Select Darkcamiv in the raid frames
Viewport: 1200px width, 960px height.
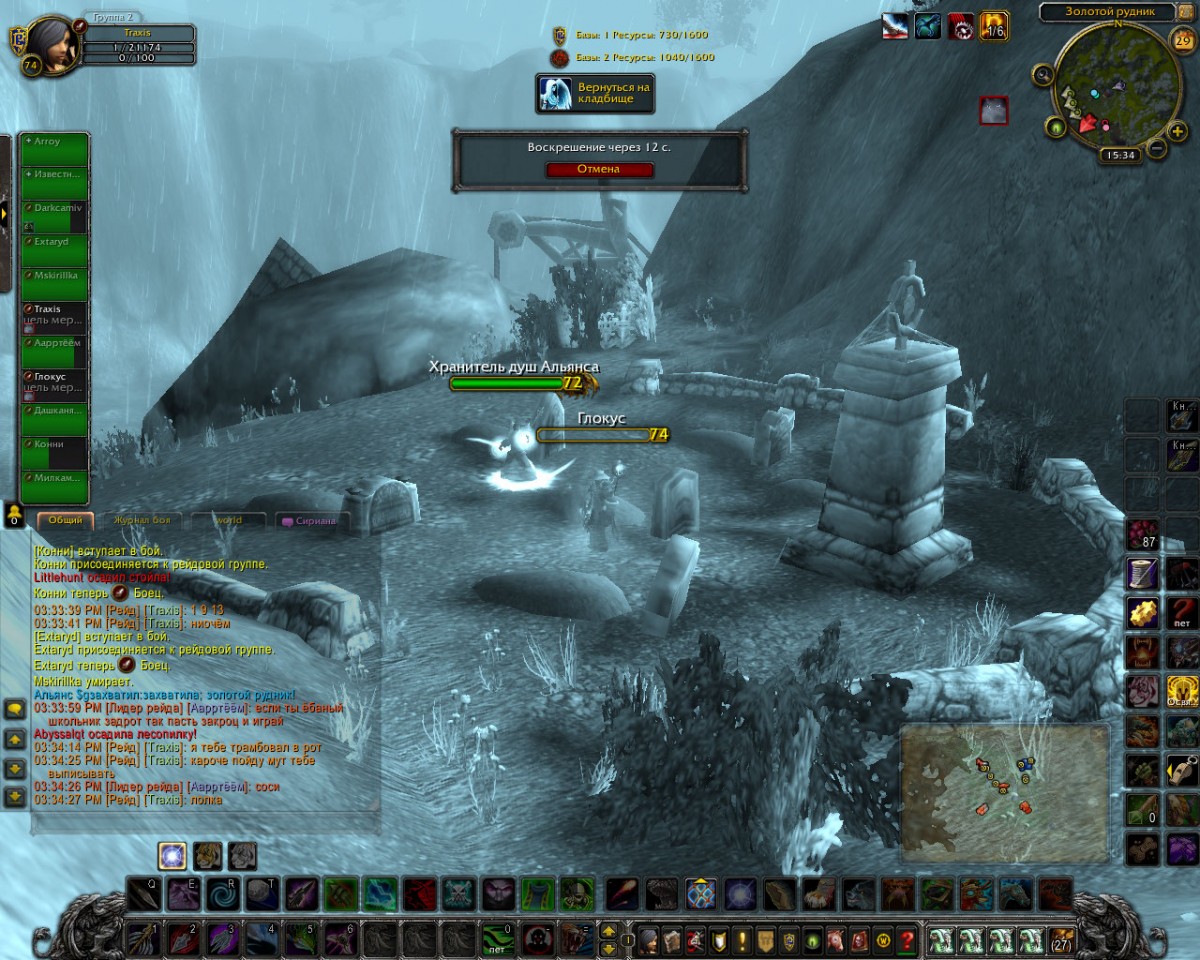click(54, 217)
